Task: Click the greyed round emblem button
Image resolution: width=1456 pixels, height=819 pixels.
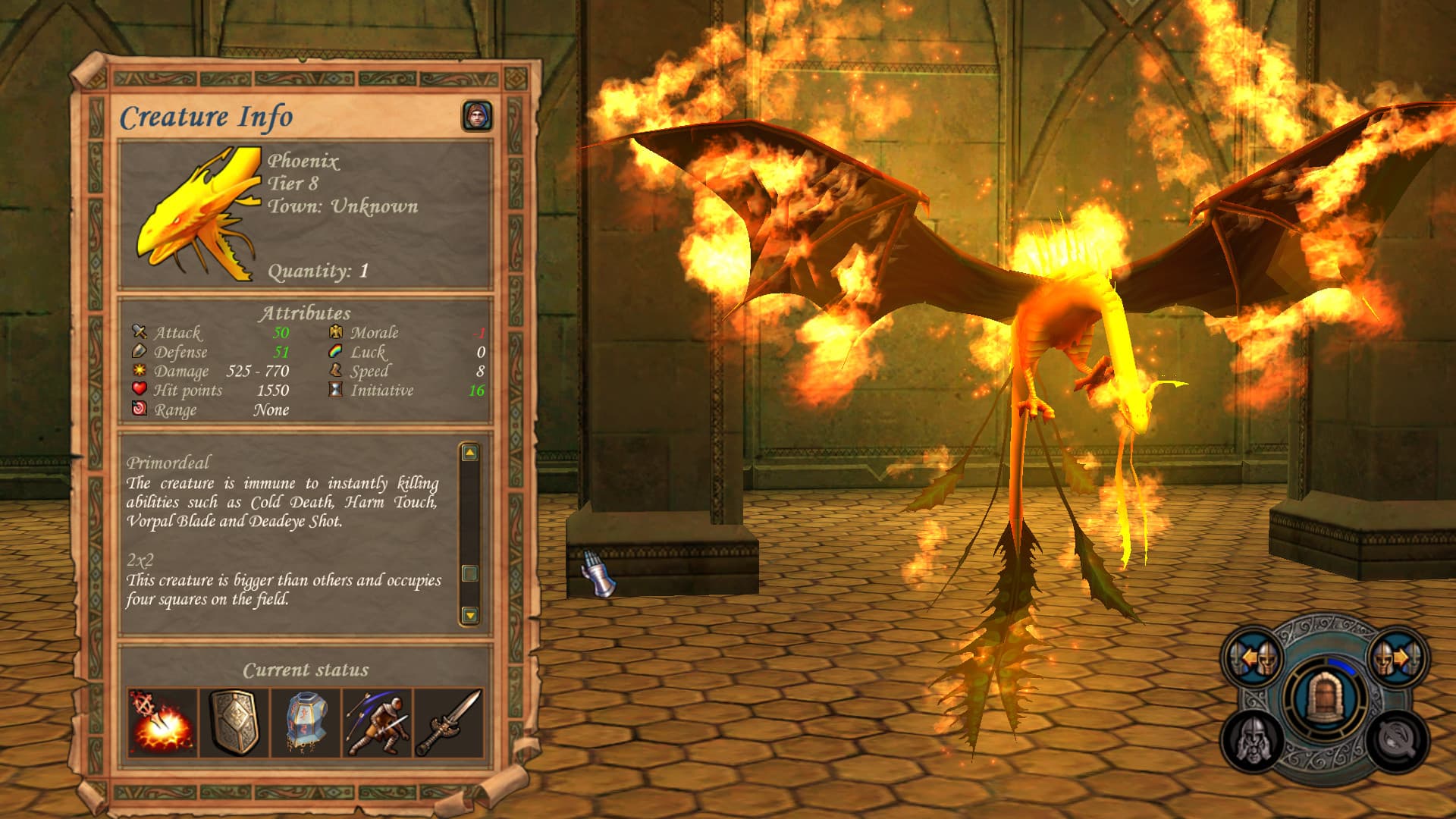Action: pos(1397,739)
